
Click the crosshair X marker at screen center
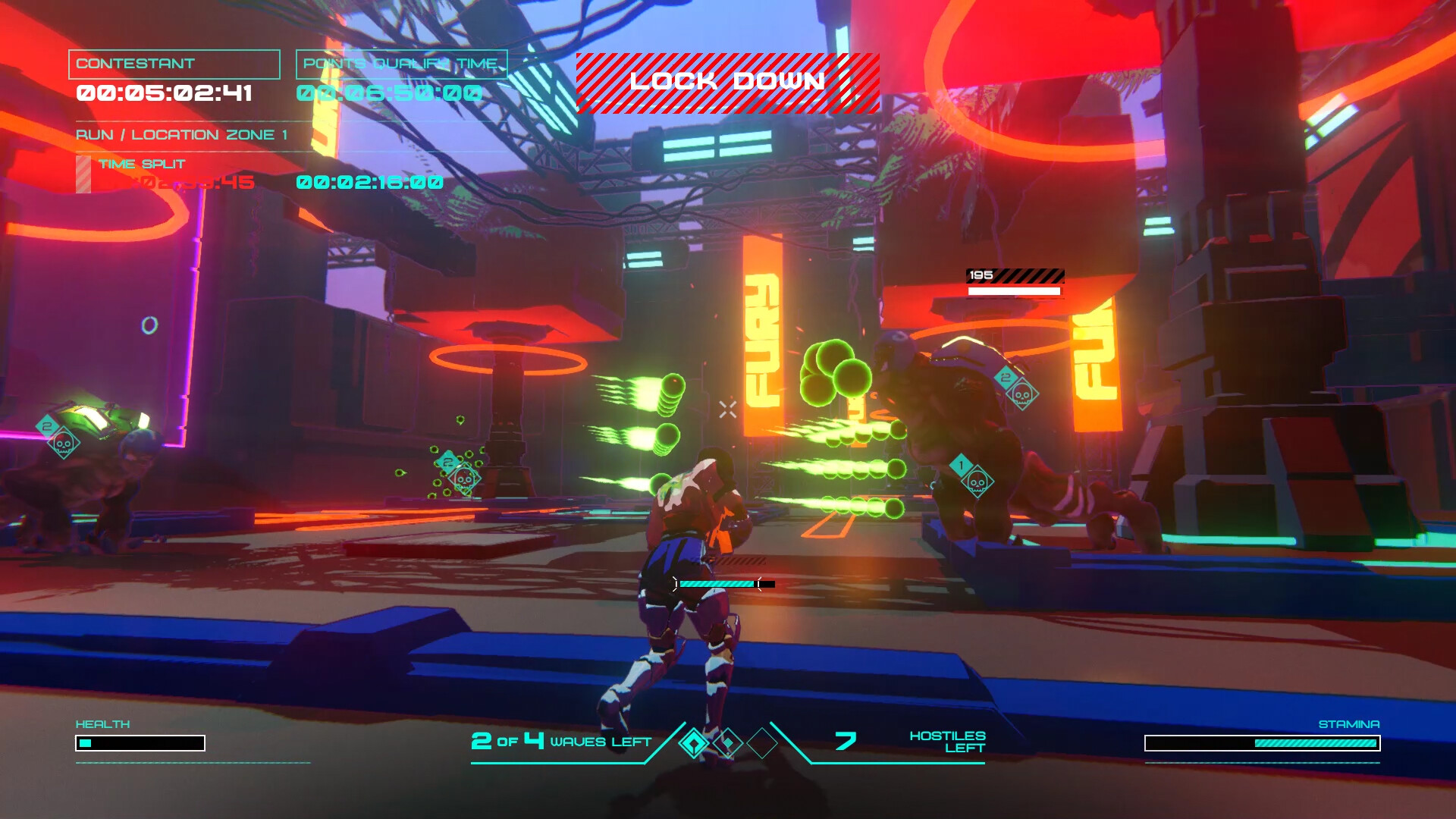727,409
